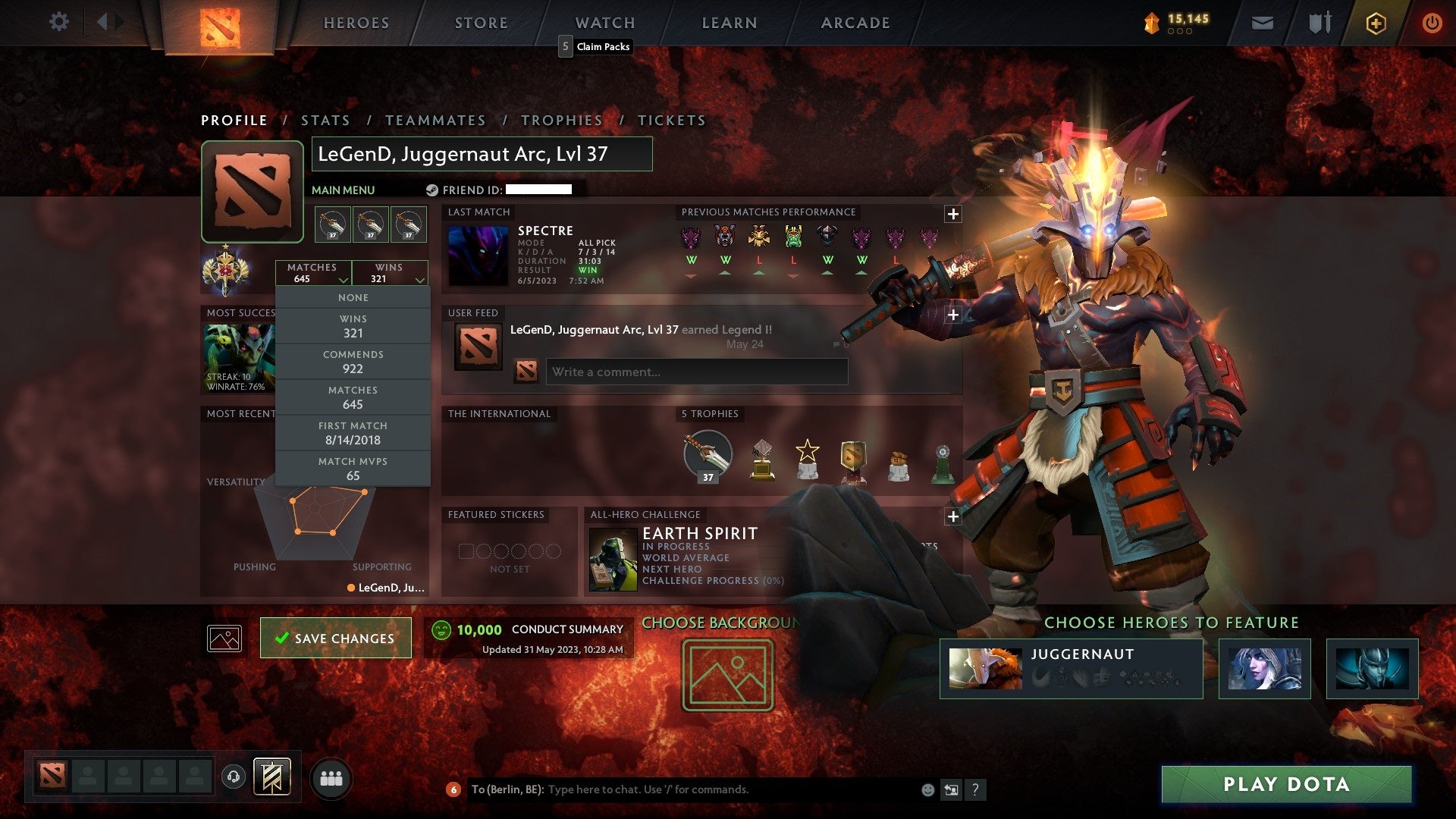The width and height of the screenshot is (1456, 819).
Task: Open the Armory shield-and-sword icon
Action: tap(1319, 23)
